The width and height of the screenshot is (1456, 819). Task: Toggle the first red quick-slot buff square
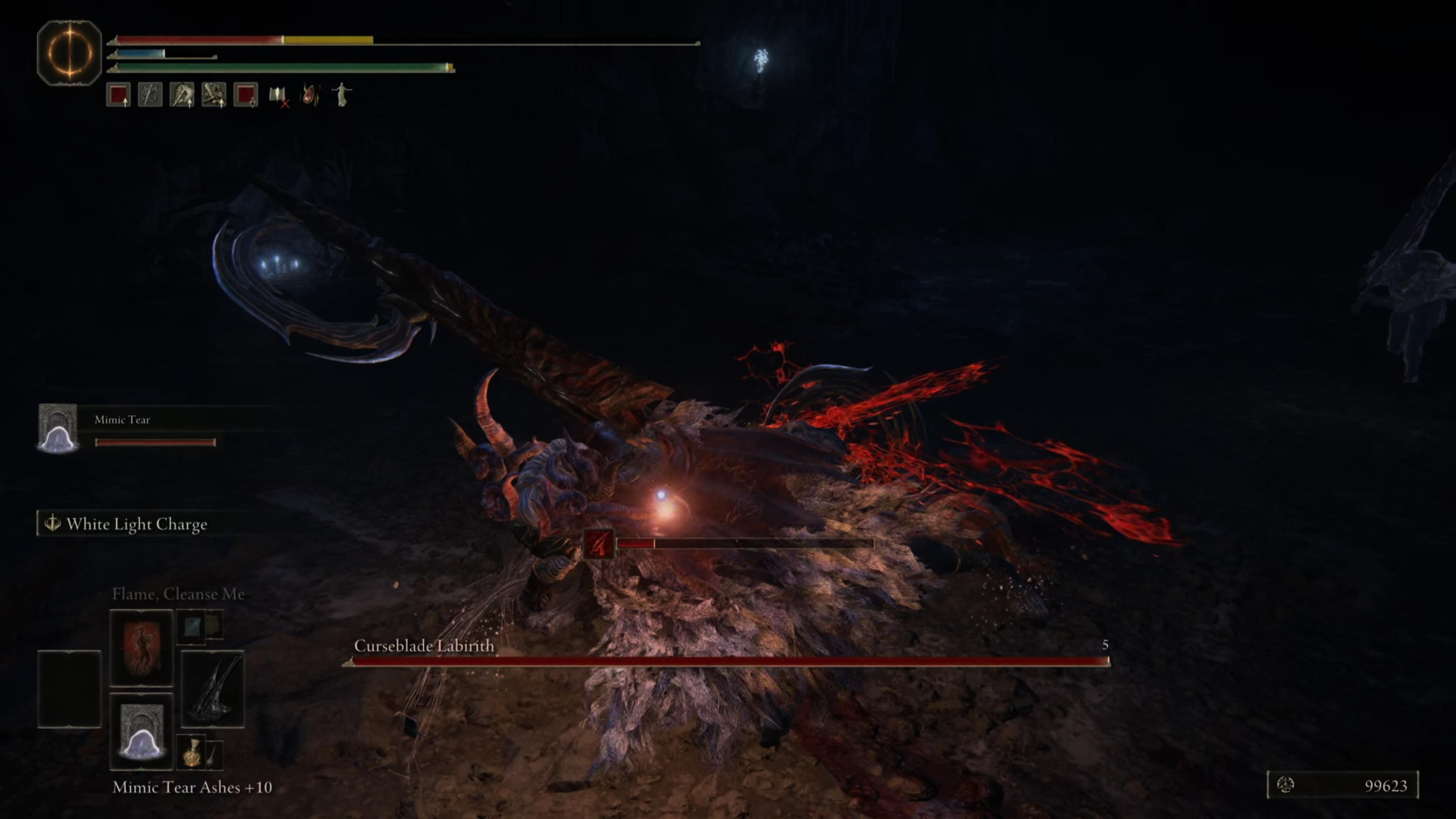click(118, 95)
